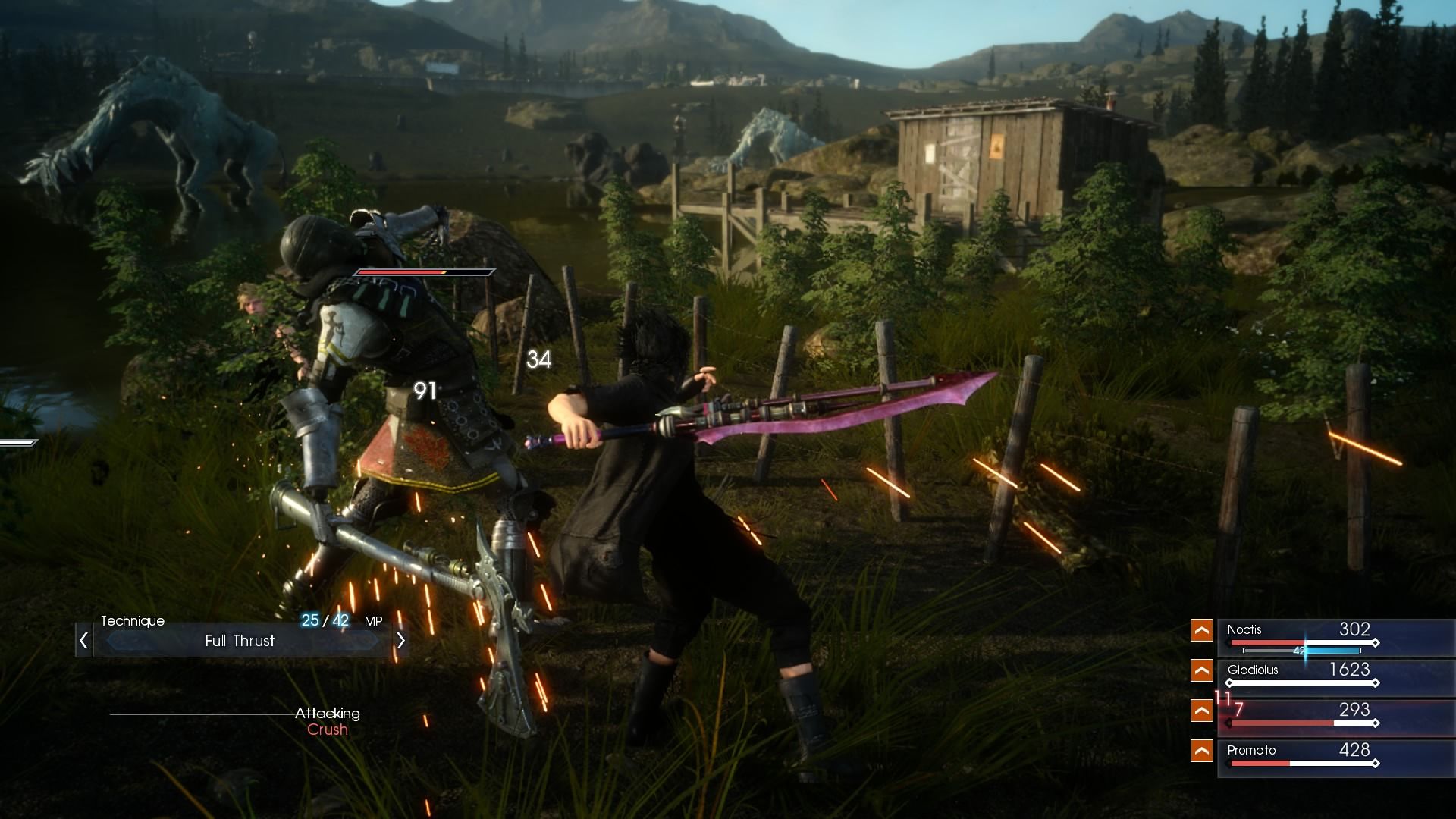The width and height of the screenshot is (1456, 819).
Task: Click the orange arrow icon beside Noctis
Action: (x=1201, y=630)
